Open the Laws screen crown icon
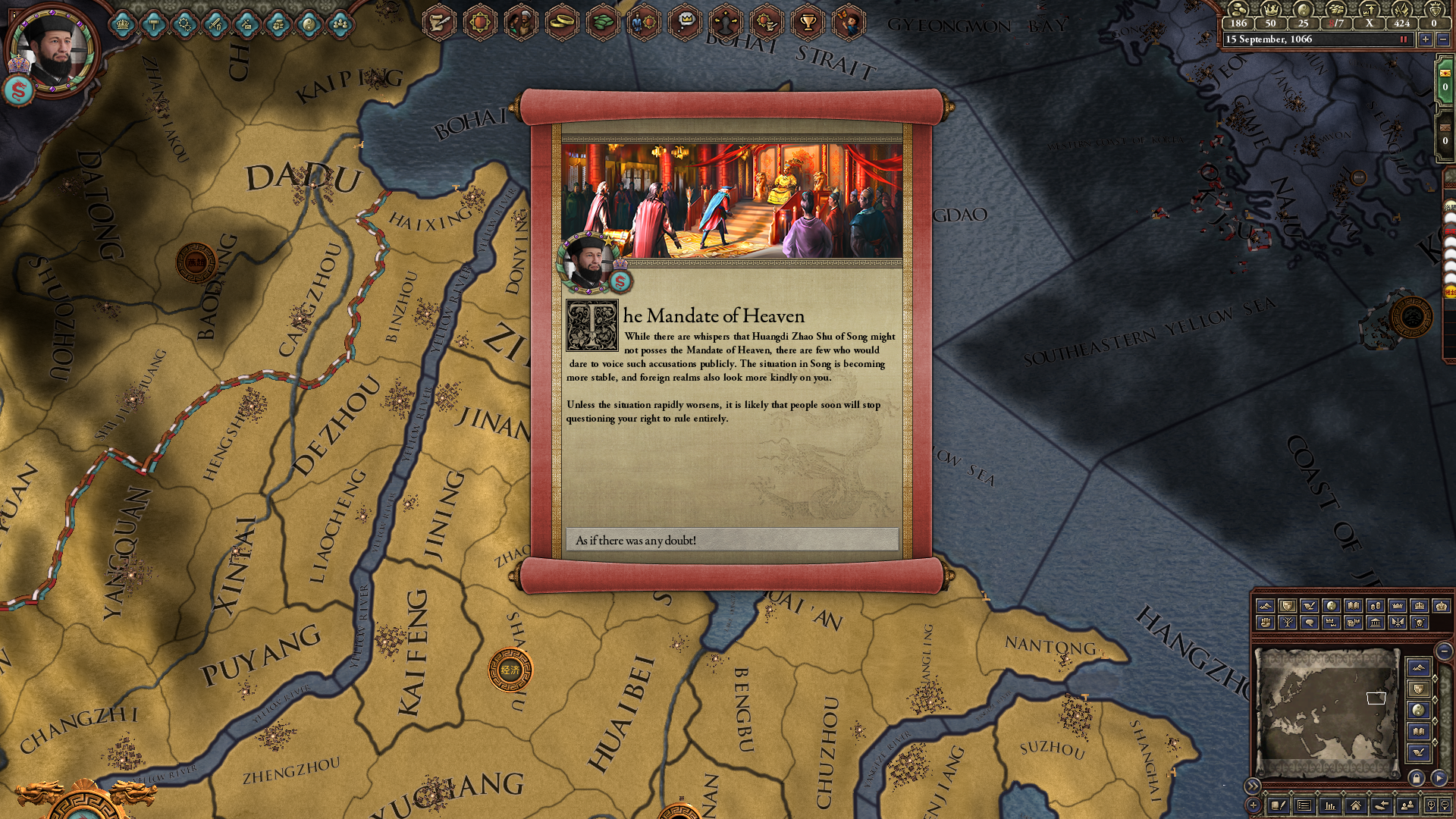 coord(122,24)
